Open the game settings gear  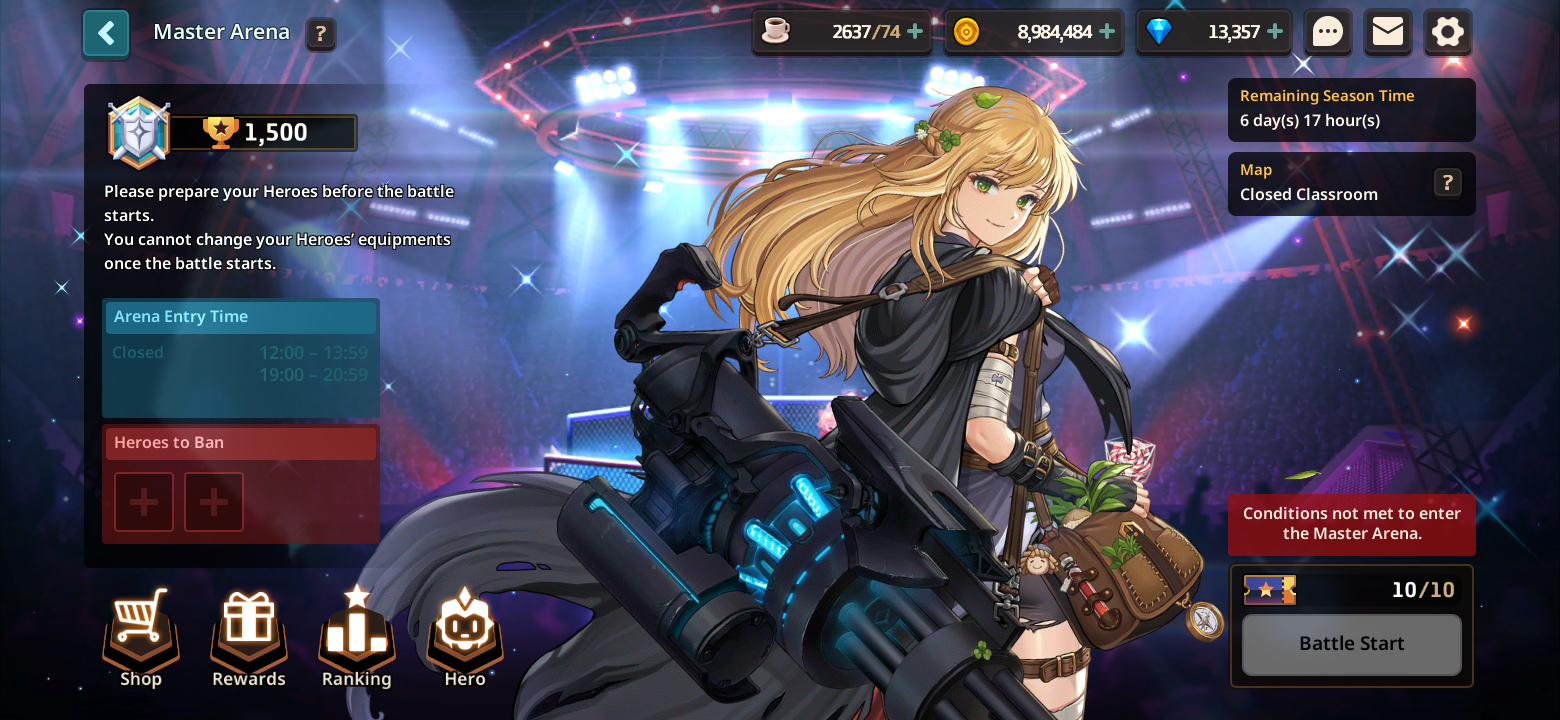tap(1448, 31)
